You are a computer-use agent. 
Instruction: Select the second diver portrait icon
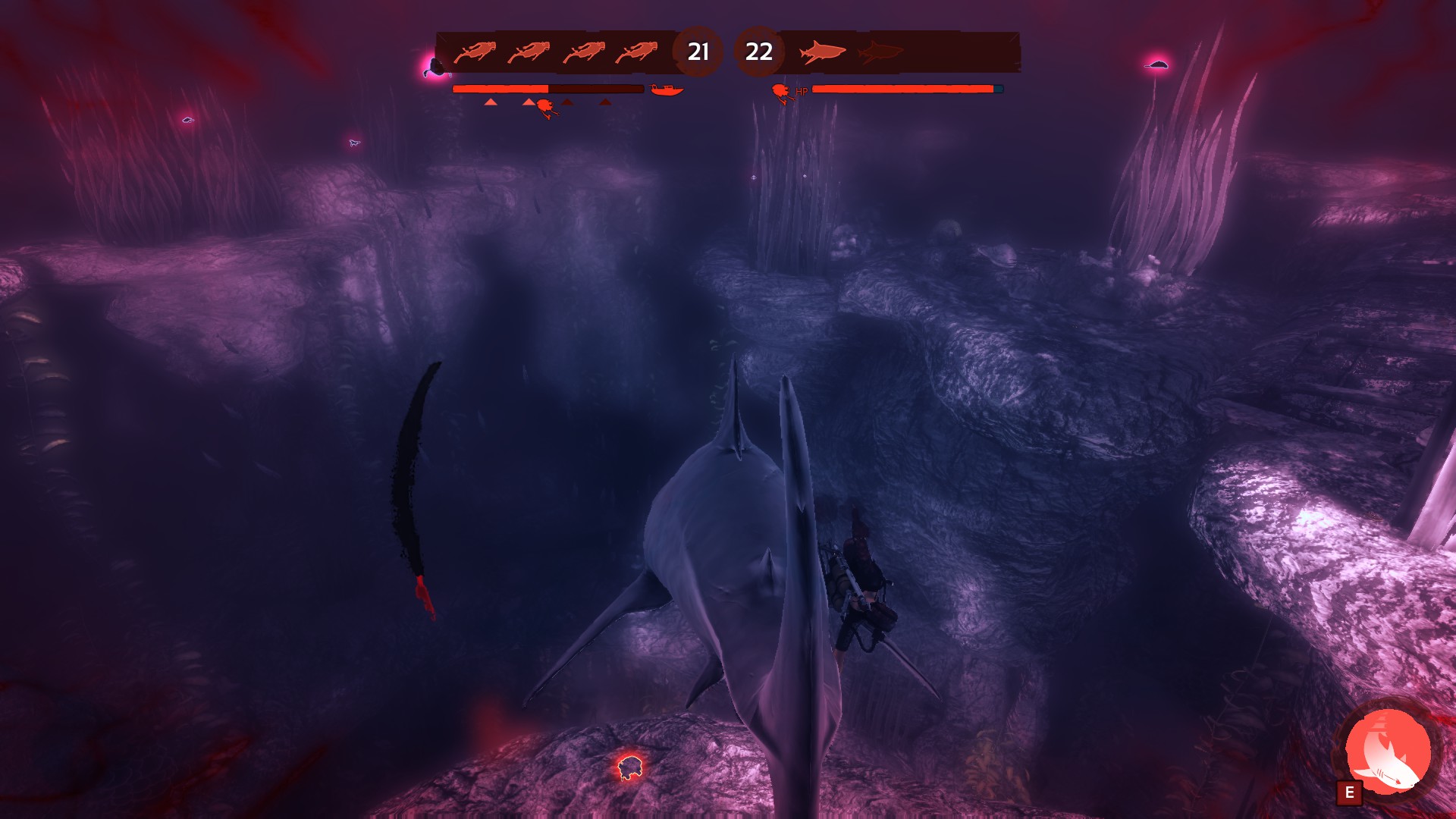(x=531, y=52)
